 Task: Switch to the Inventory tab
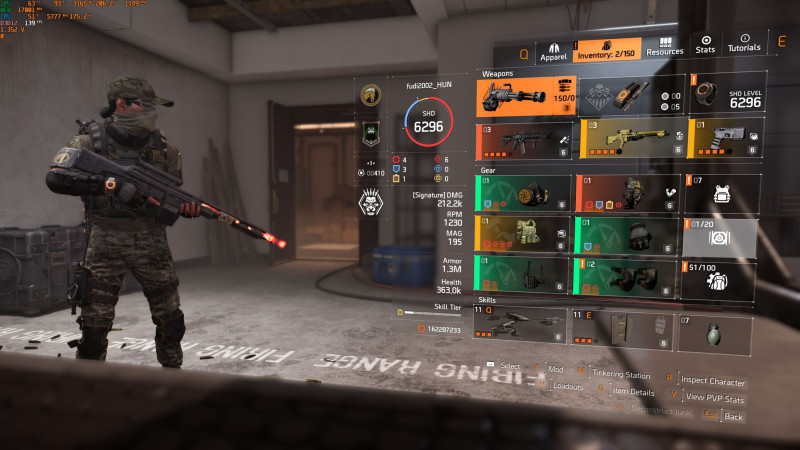pyautogui.click(x=608, y=50)
